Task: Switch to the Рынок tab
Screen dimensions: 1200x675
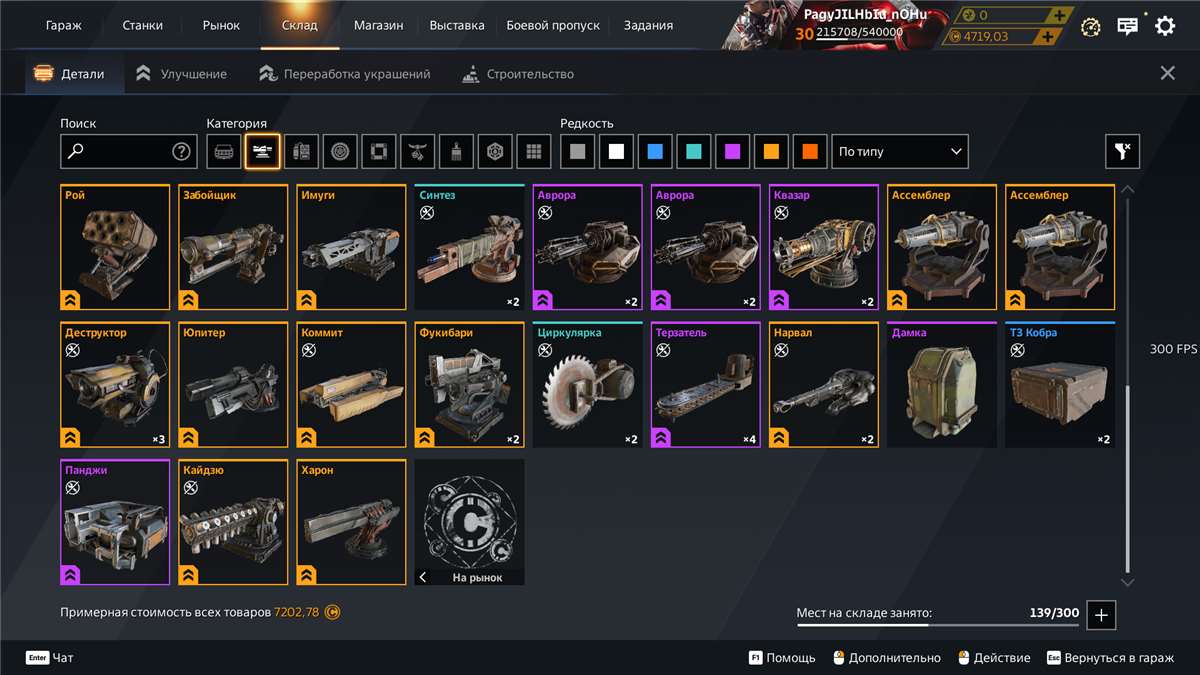Action: (221, 25)
